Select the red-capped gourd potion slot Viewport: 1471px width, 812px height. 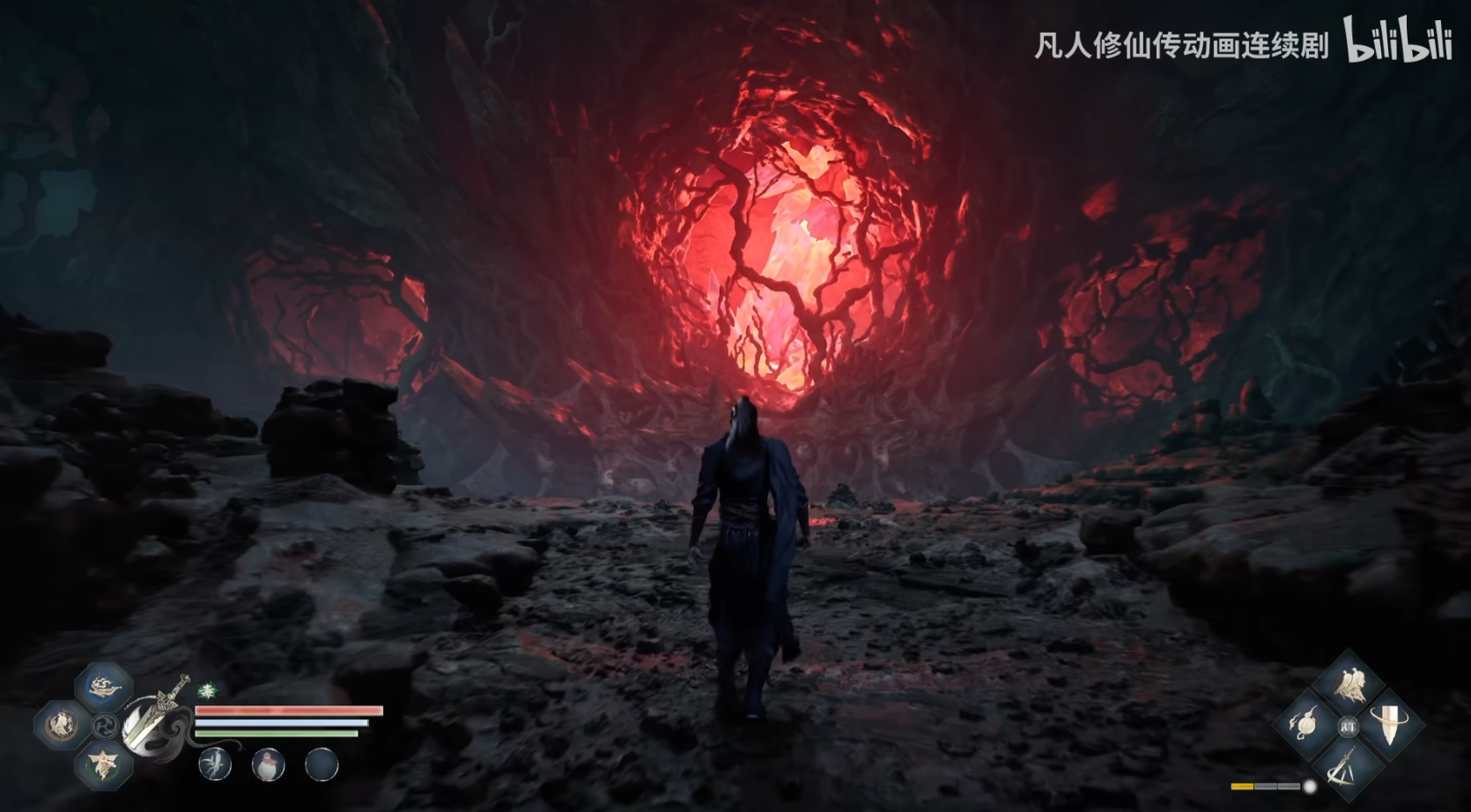268,764
